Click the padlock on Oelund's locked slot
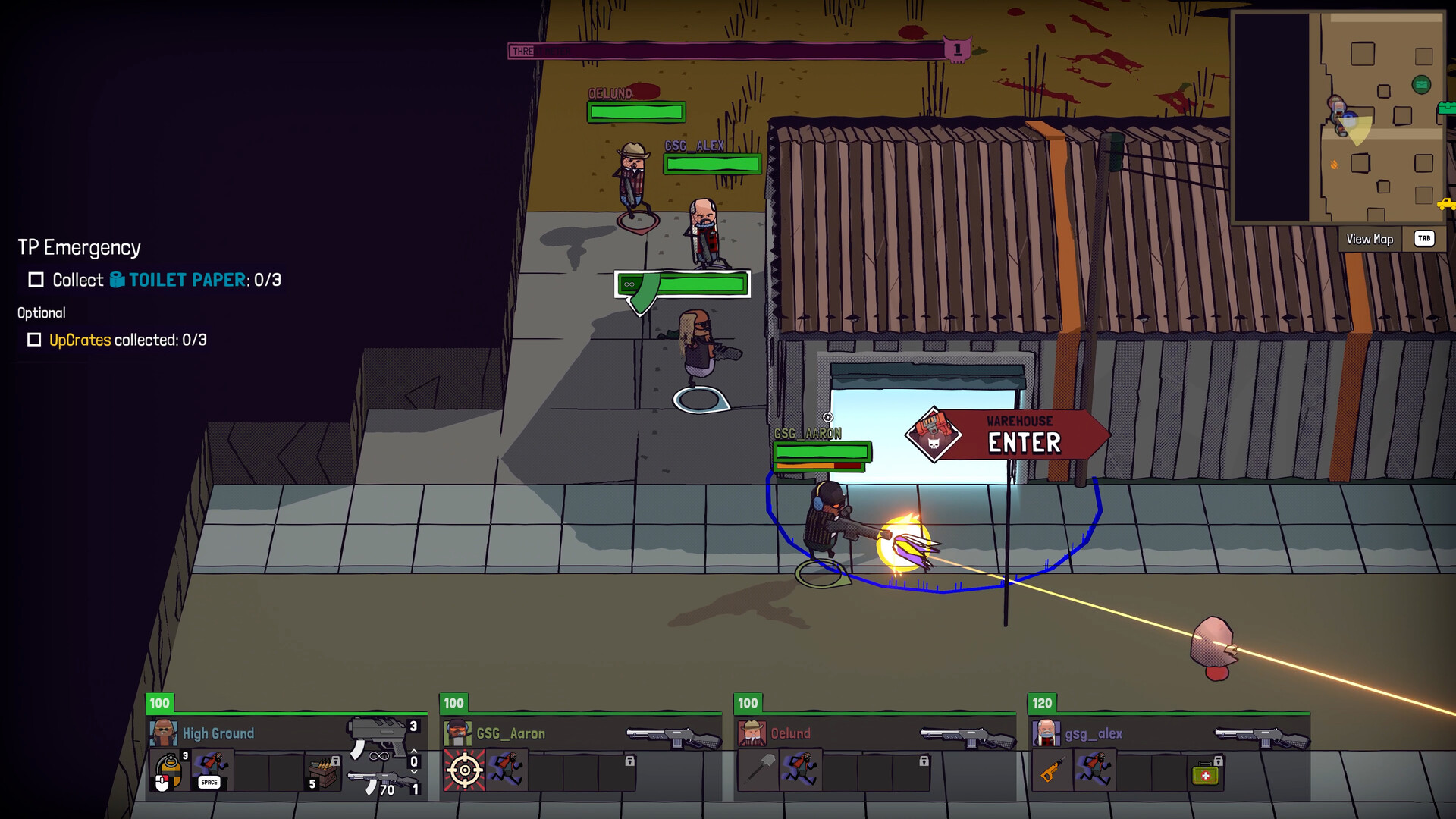 [x=924, y=761]
